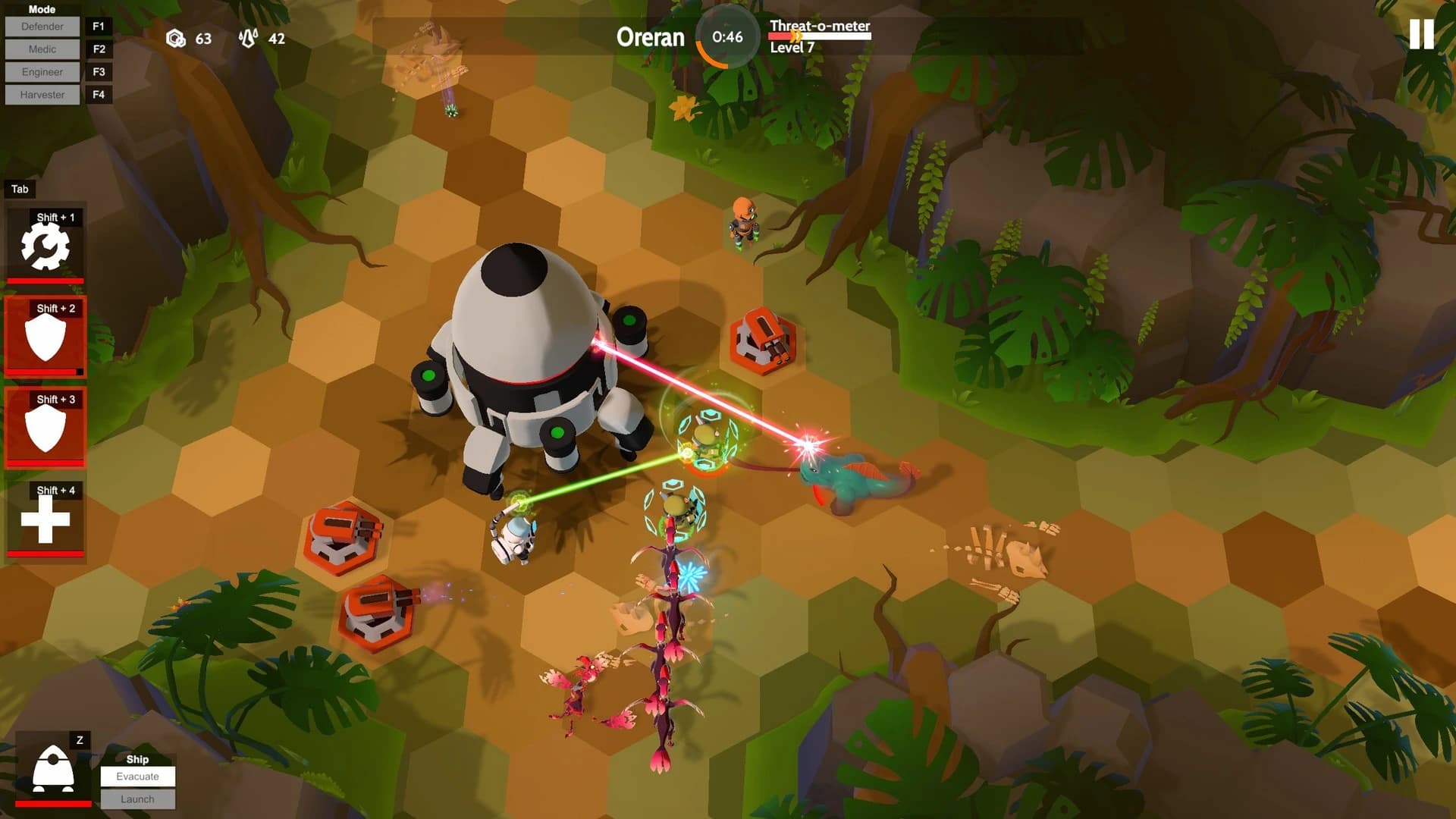Screen dimensions: 1456x819
Task: Click the Threat-o-meter progress bar
Action: pyautogui.click(x=817, y=34)
